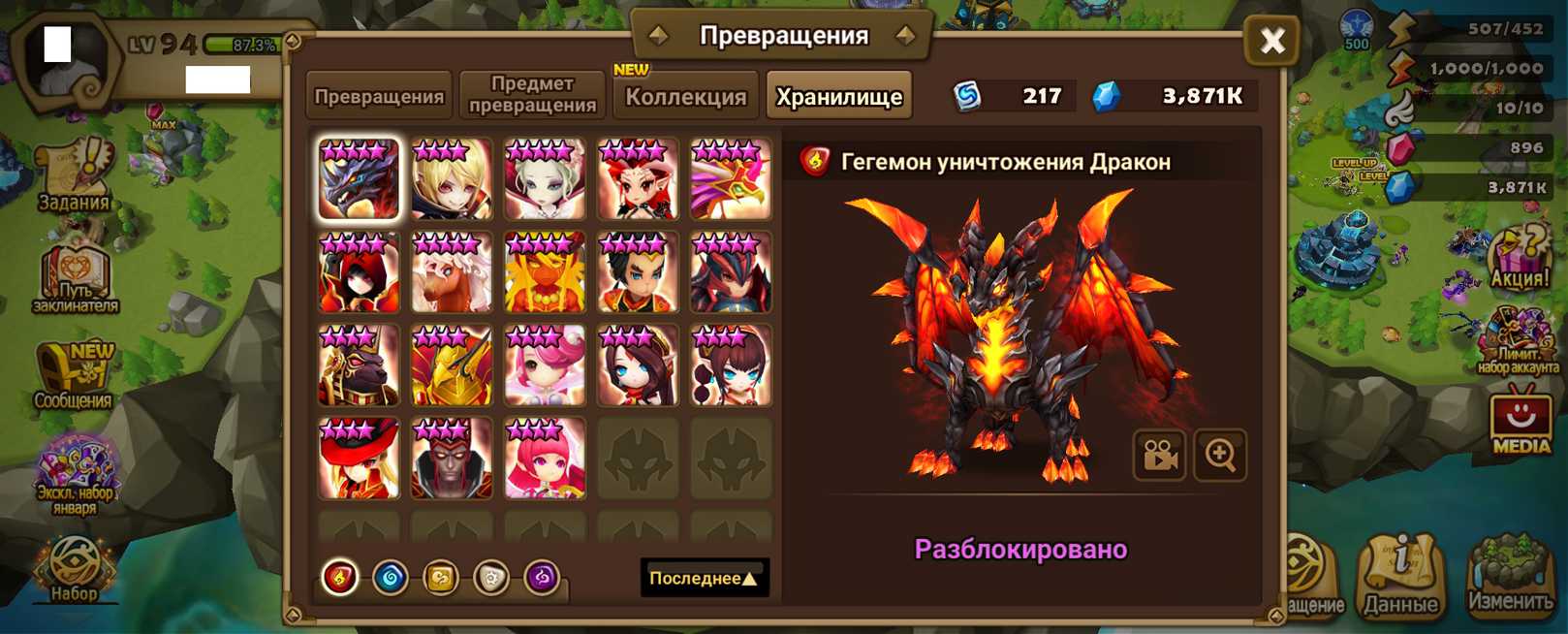
Task: Choose the red hooded girl skin
Action: pos(359,272)
